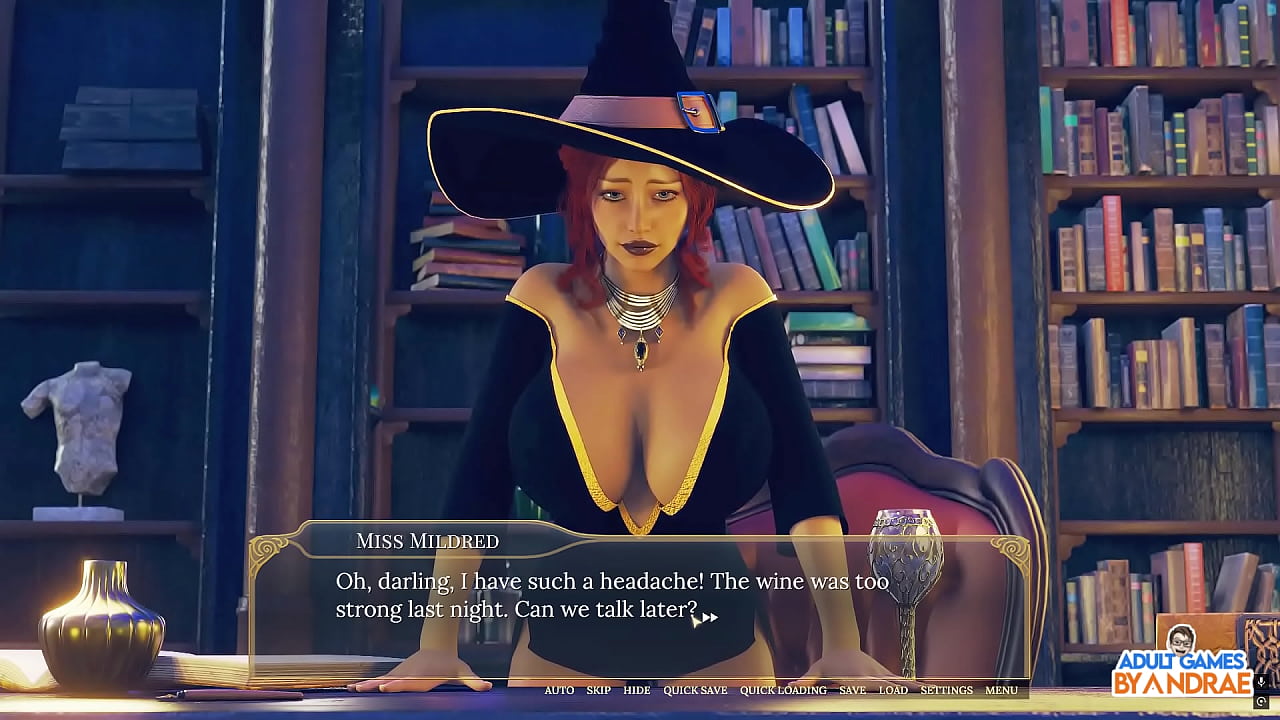The width and height of the screenshot is (1280, 720).
Task: Click the Andrae cartoon avatar sticker
Action: (x=1182, y=641)
